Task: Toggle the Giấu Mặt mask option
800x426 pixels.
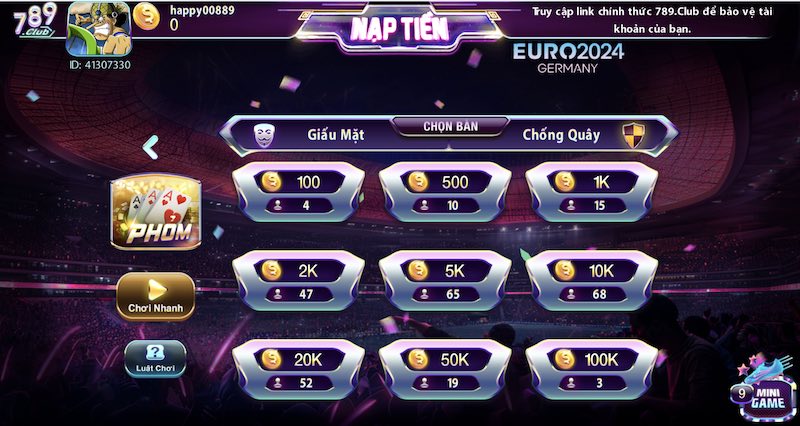Action: (x=264, y=134)
